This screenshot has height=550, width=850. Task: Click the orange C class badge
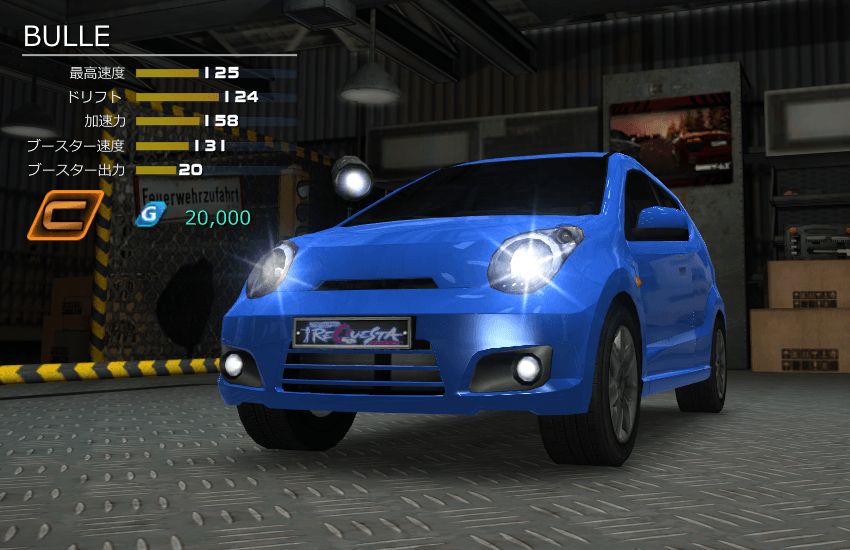click(x=65, y=215)
